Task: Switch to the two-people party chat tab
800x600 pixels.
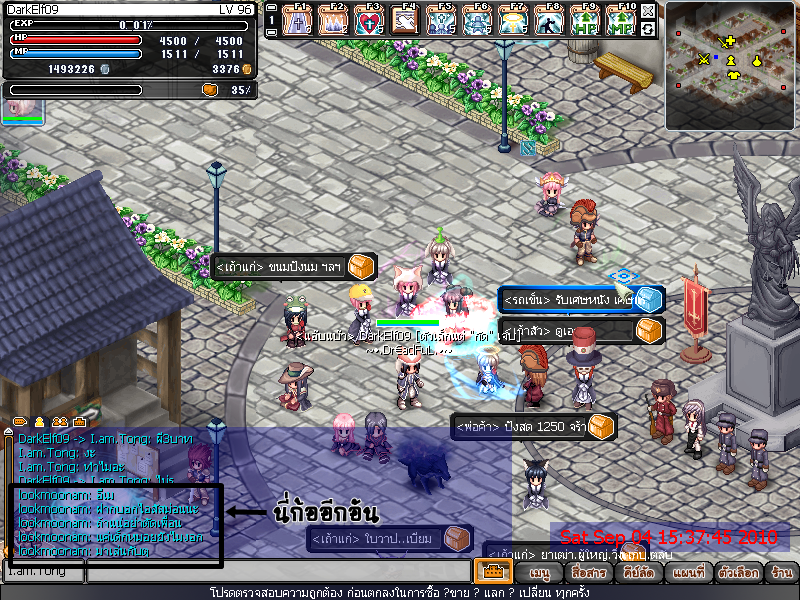Action: [x=59, y=423]
